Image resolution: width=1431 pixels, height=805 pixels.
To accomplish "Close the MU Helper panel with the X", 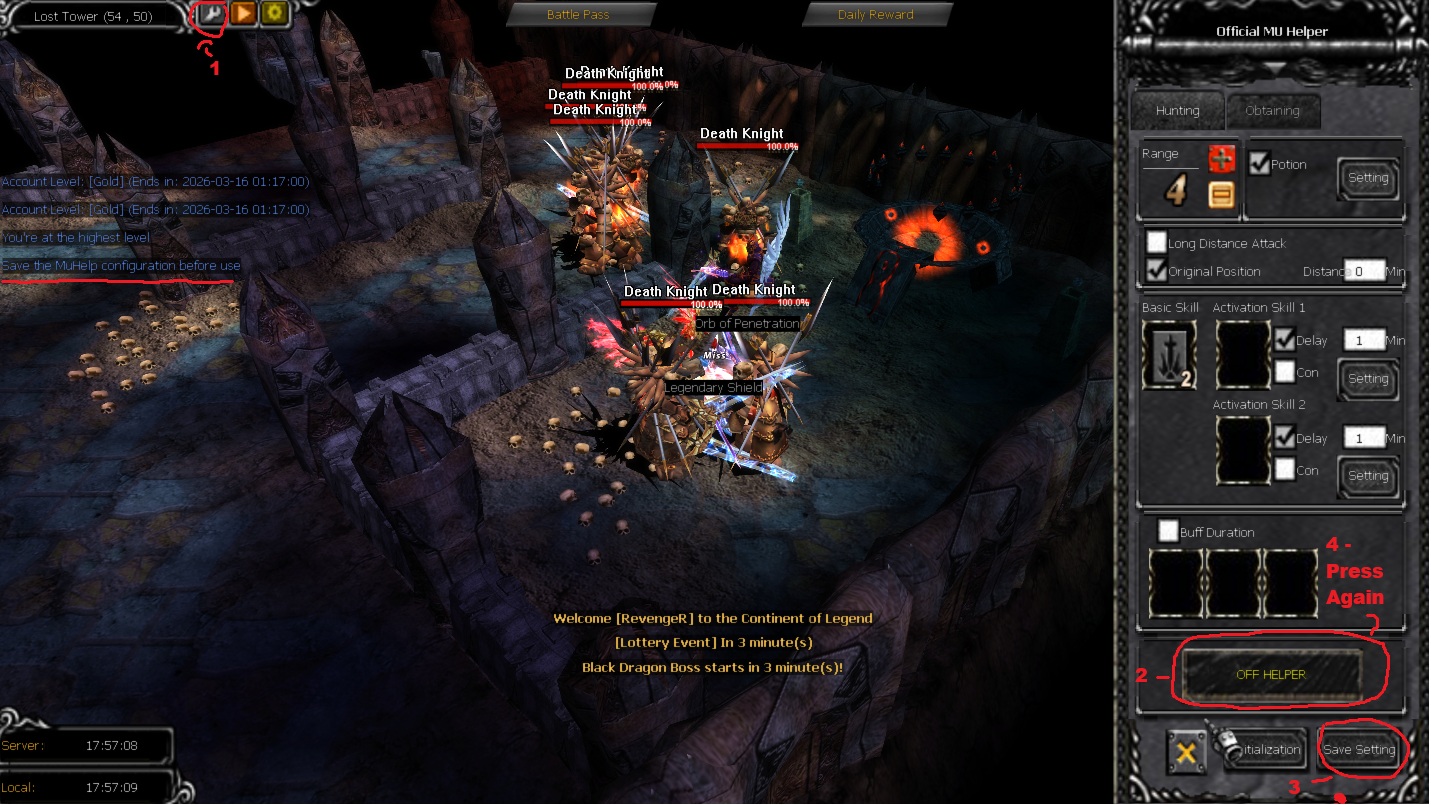I will coord(1186,752).
